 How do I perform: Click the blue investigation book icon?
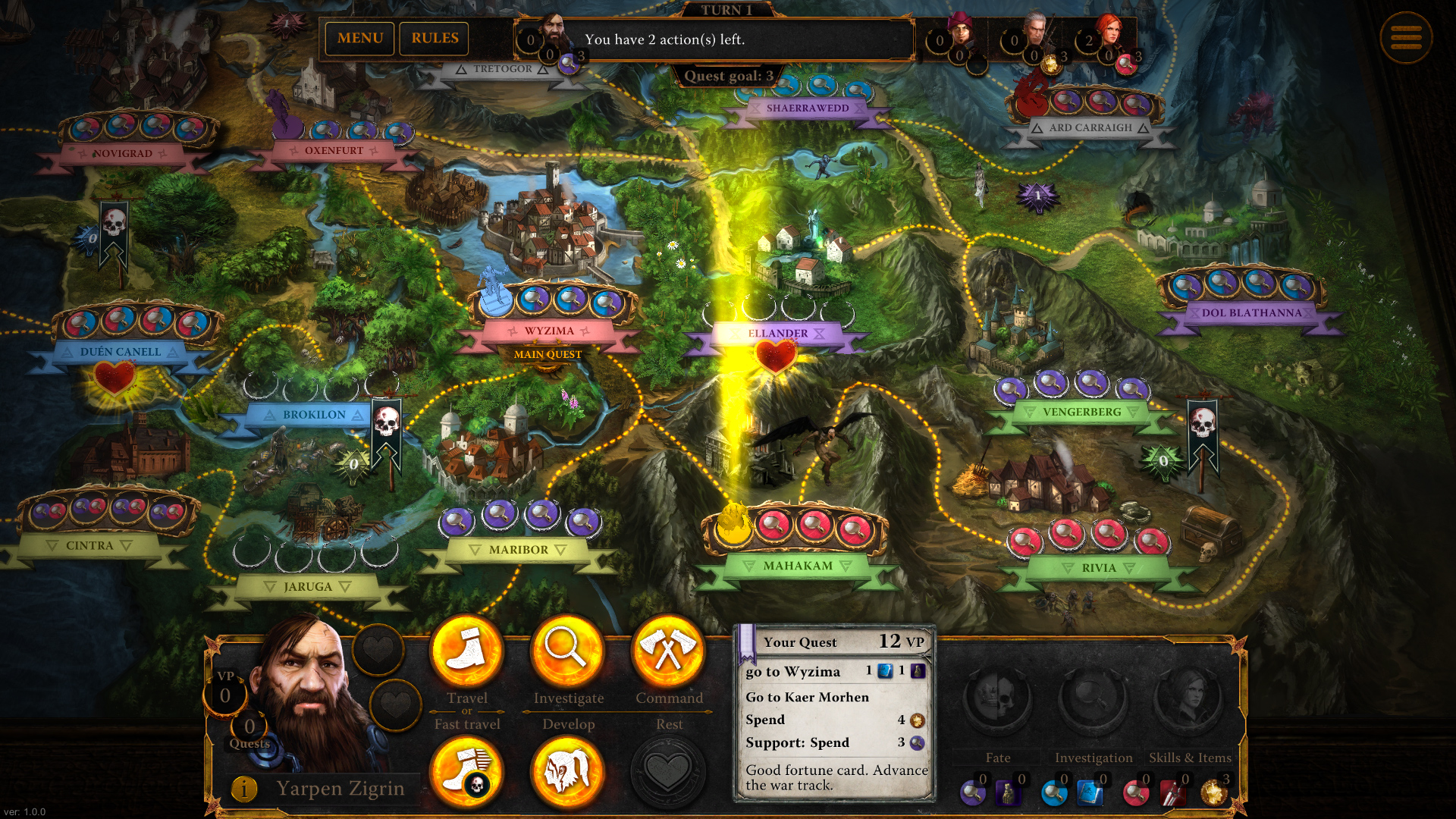(x=1090, y=792)
